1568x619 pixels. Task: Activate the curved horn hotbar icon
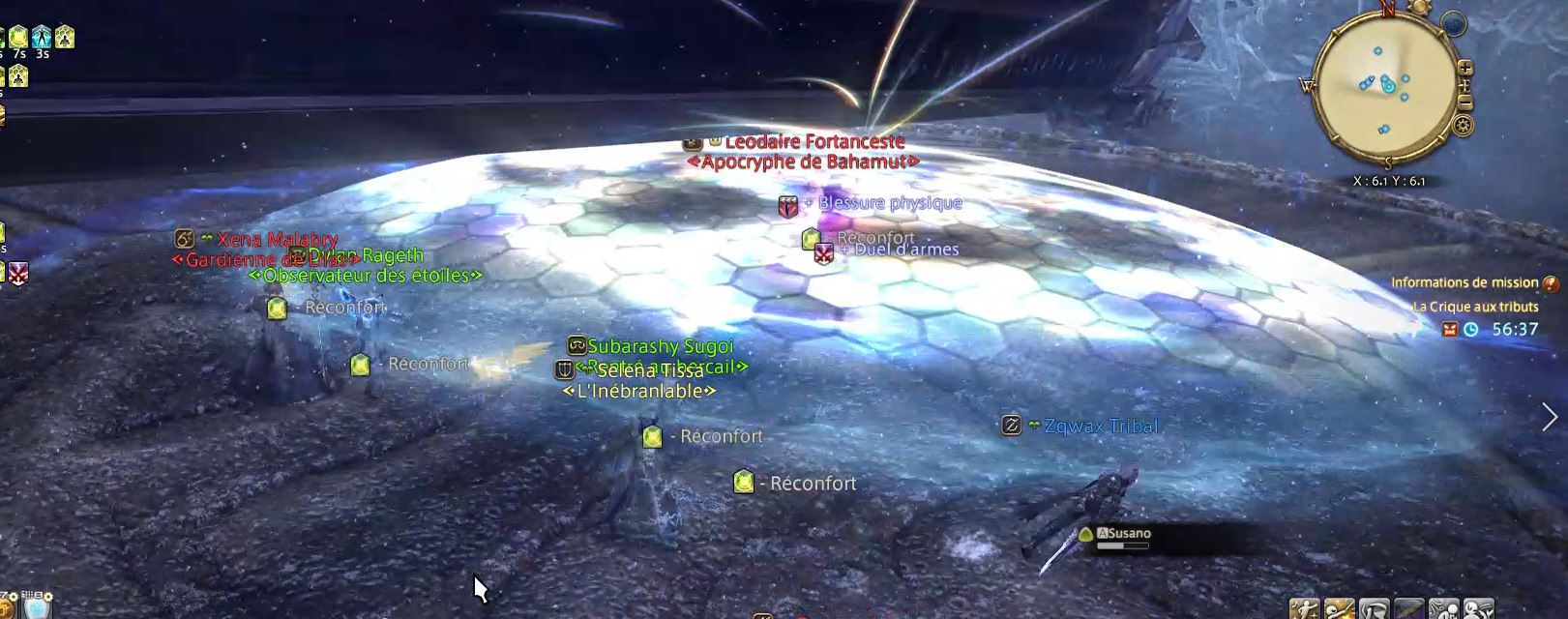click(x=1374, y=609)
